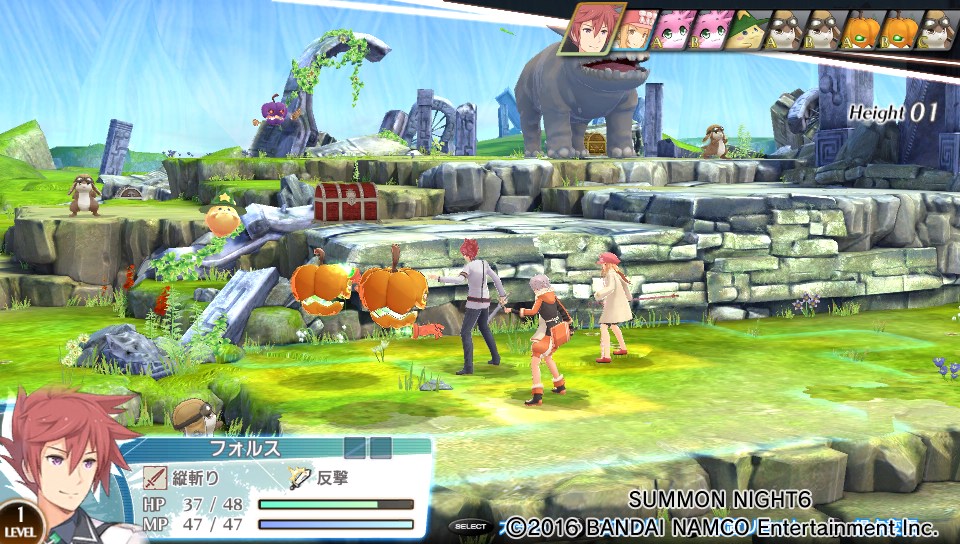Choose pink creature A in turn order
Screen dimensions: 960x544
click(x=674, y=31)
